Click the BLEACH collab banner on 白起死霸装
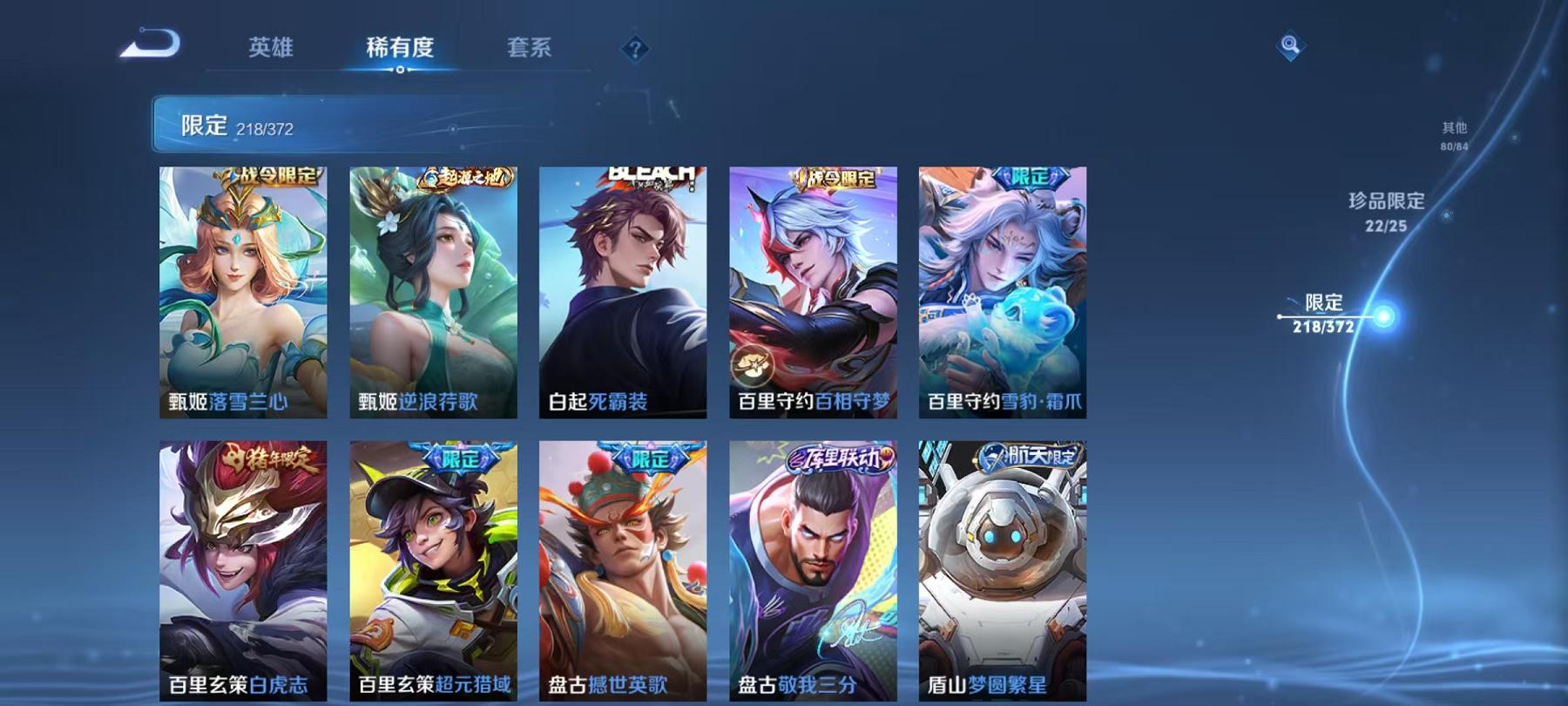This screenshot has height=706, width=1568. (x=651, y=173)
